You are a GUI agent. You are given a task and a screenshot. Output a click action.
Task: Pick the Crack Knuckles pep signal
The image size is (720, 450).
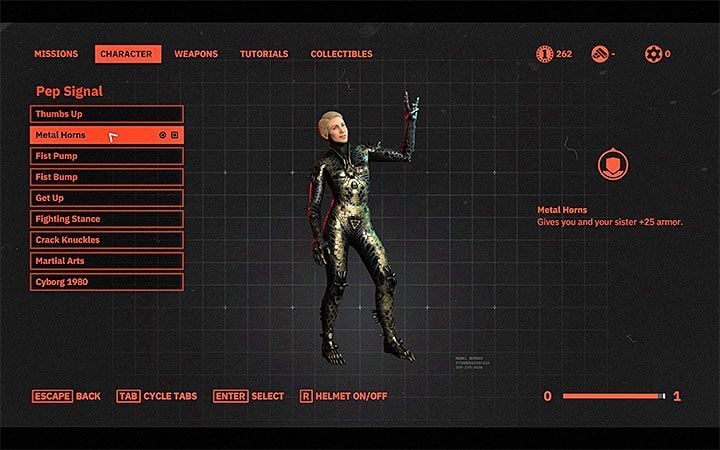coord(107,240)
